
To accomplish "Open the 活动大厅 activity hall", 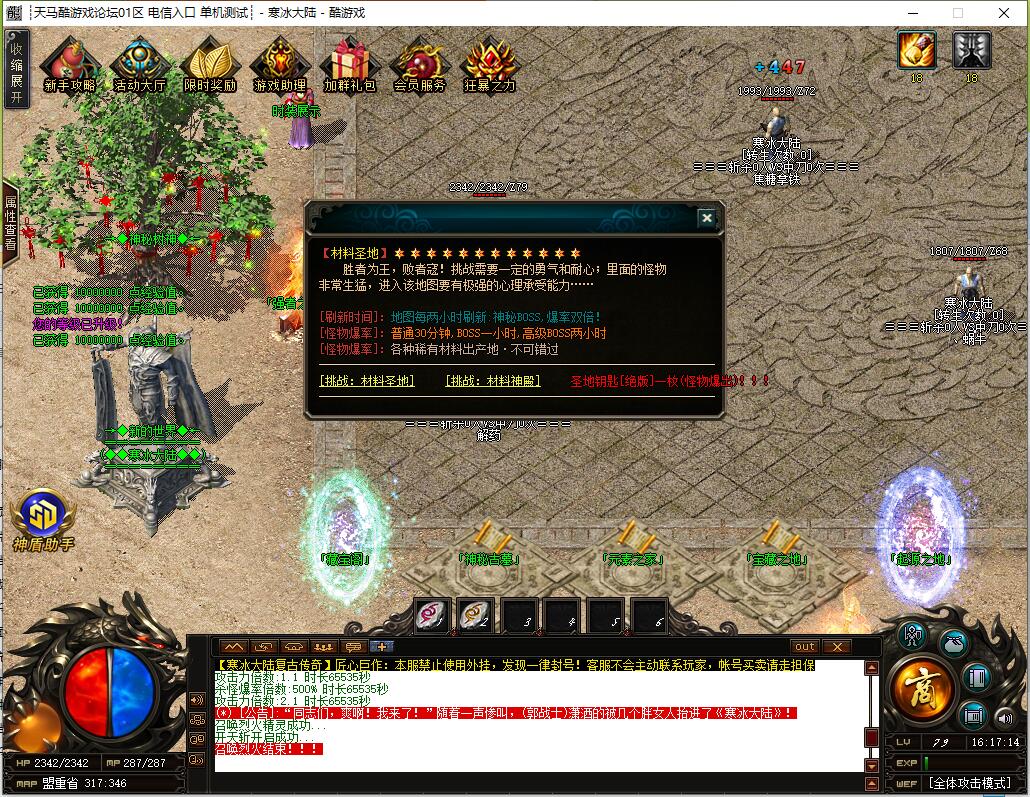I will click(x=139, y=66).
